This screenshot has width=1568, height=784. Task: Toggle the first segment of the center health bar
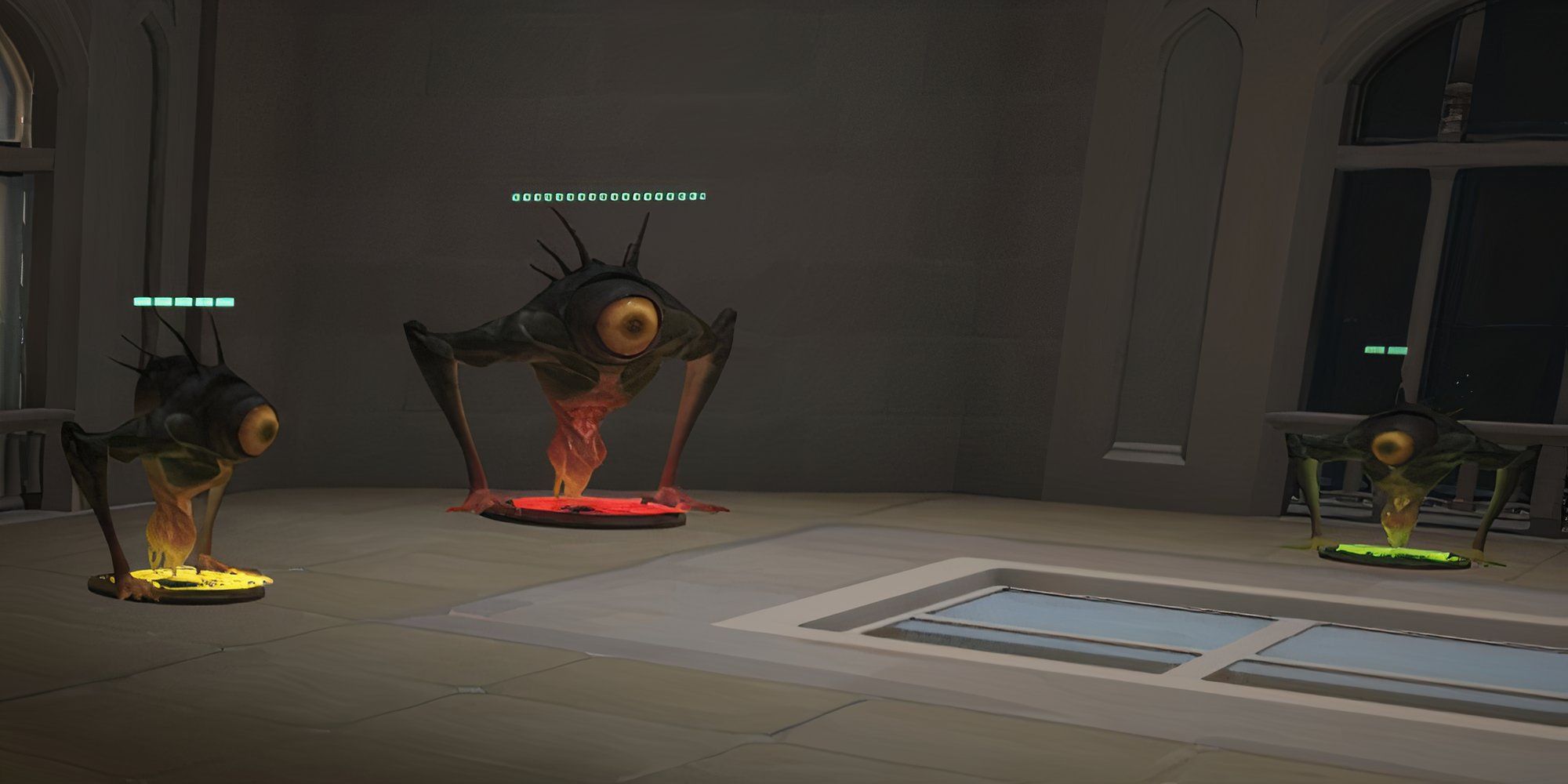[515, 196]
